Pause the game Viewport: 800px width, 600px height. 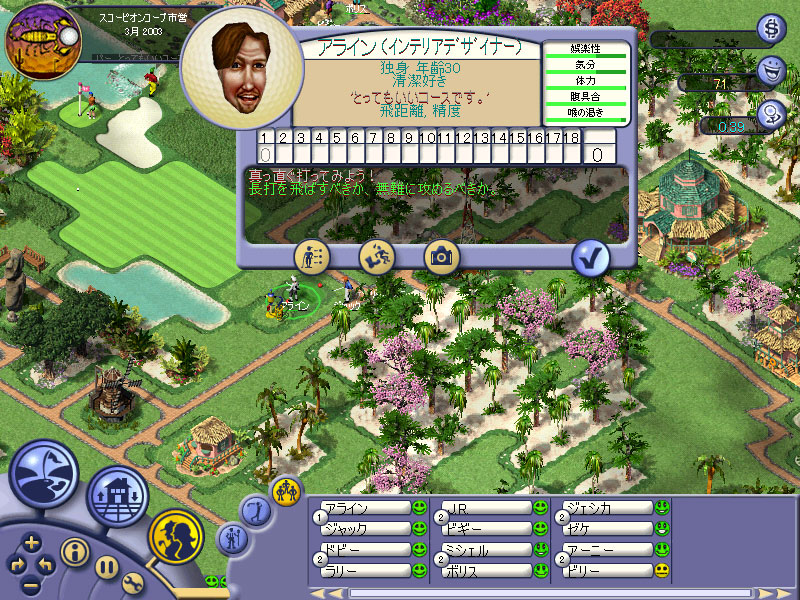107,567
